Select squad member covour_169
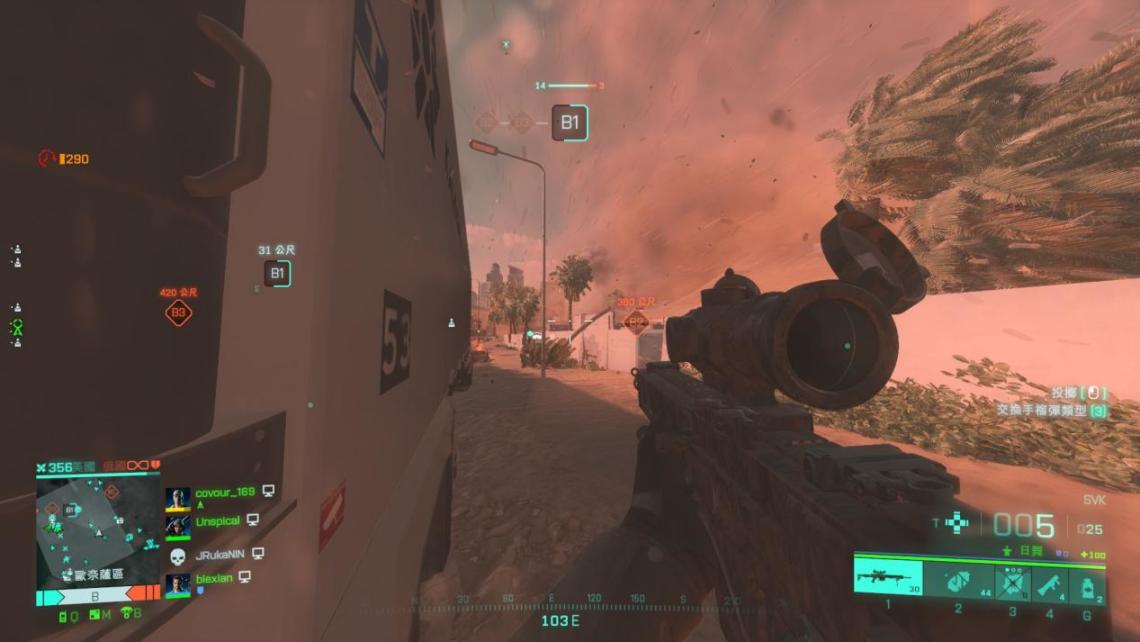 point(223,493)
